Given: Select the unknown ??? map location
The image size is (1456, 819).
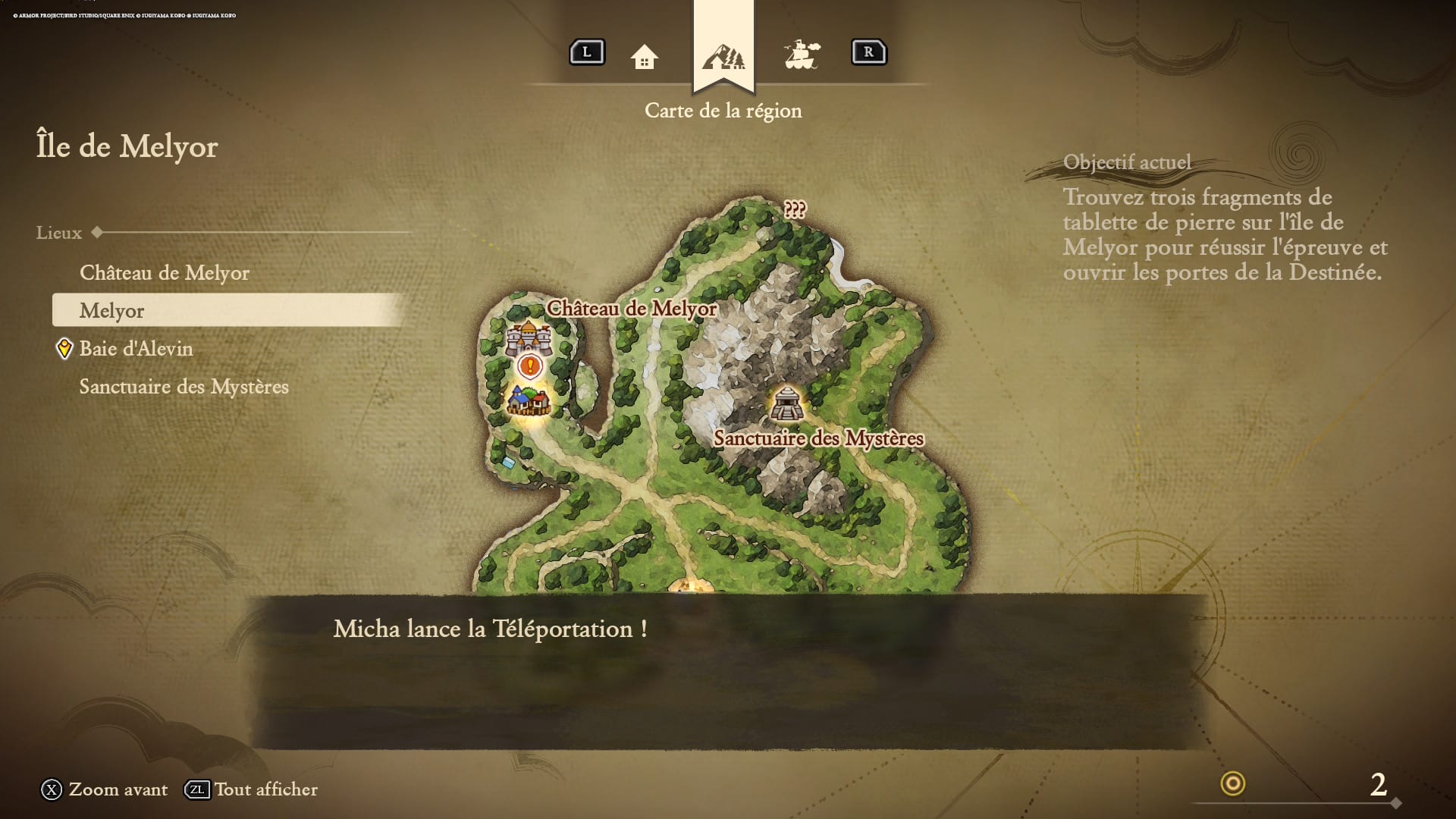Looking at the screenshot, I should click(795, 209).
